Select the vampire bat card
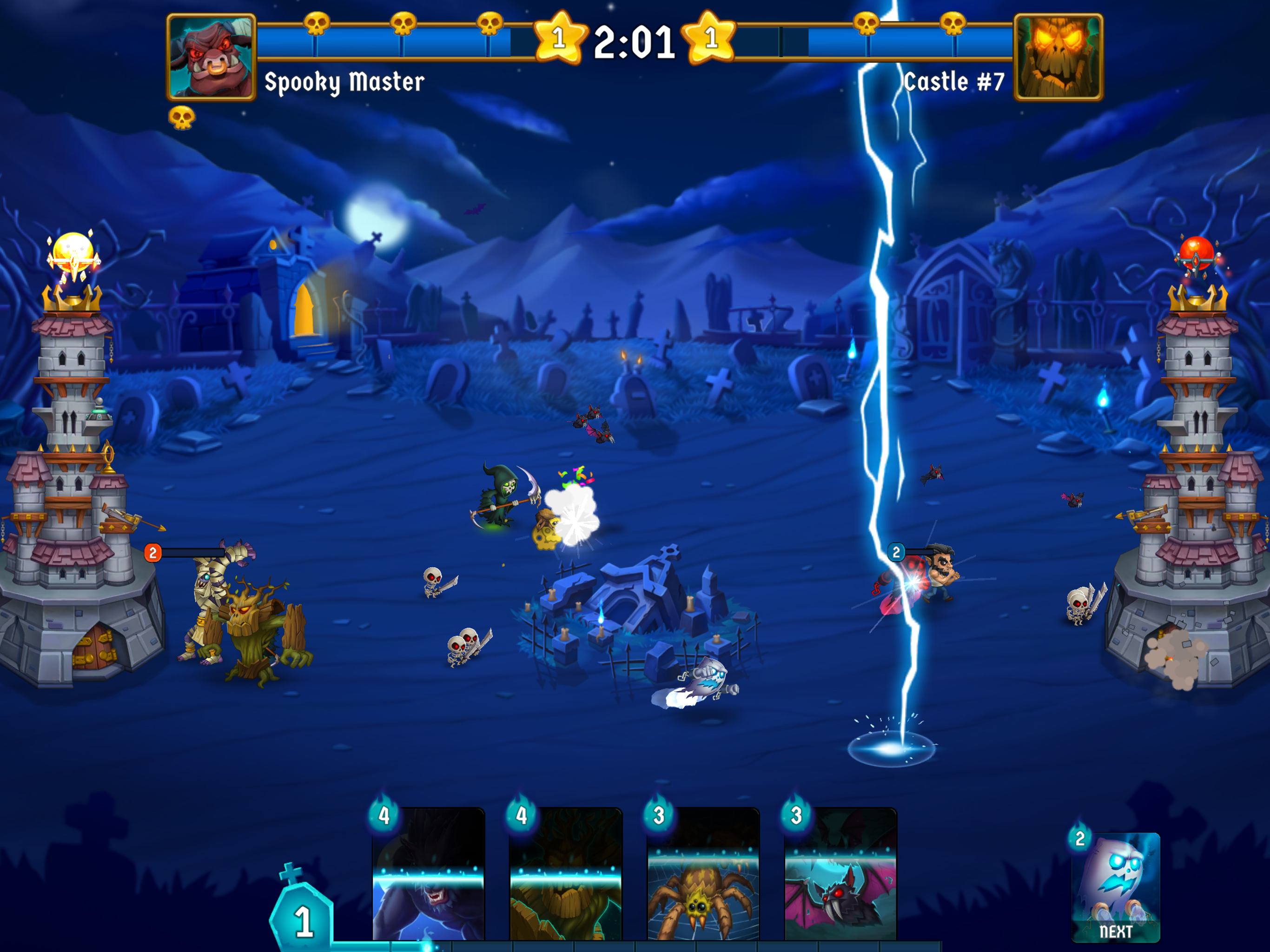The height and width of the screenshot is (952, 1270). 840,873
